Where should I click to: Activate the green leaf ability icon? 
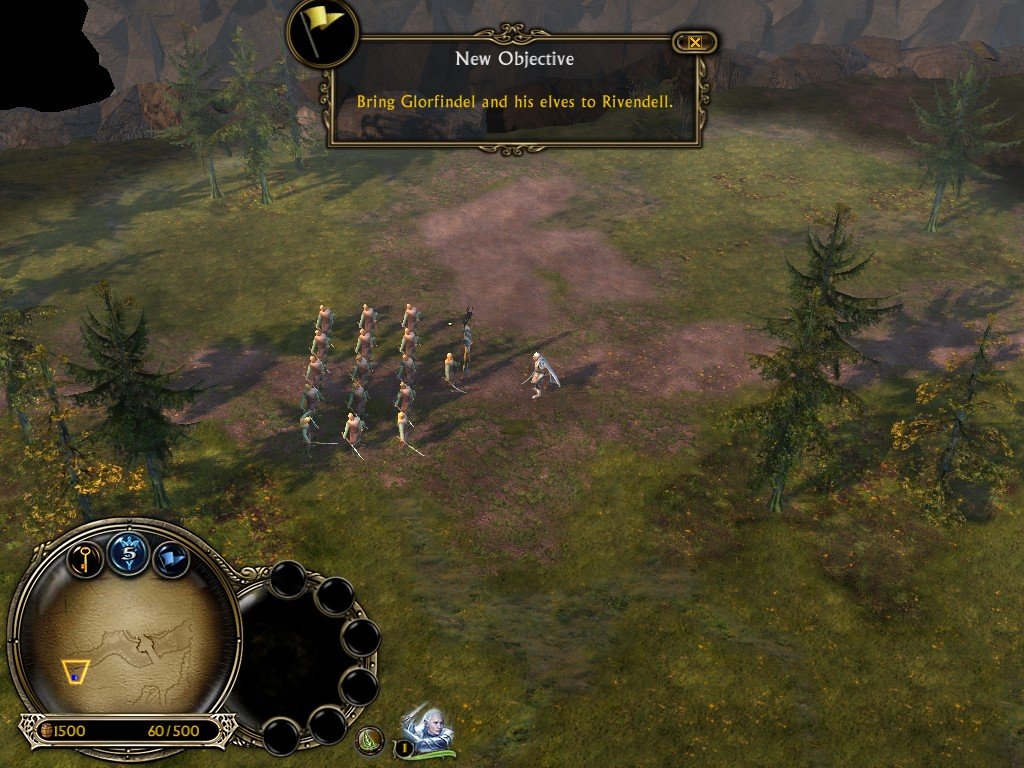(x=371, y=740)
